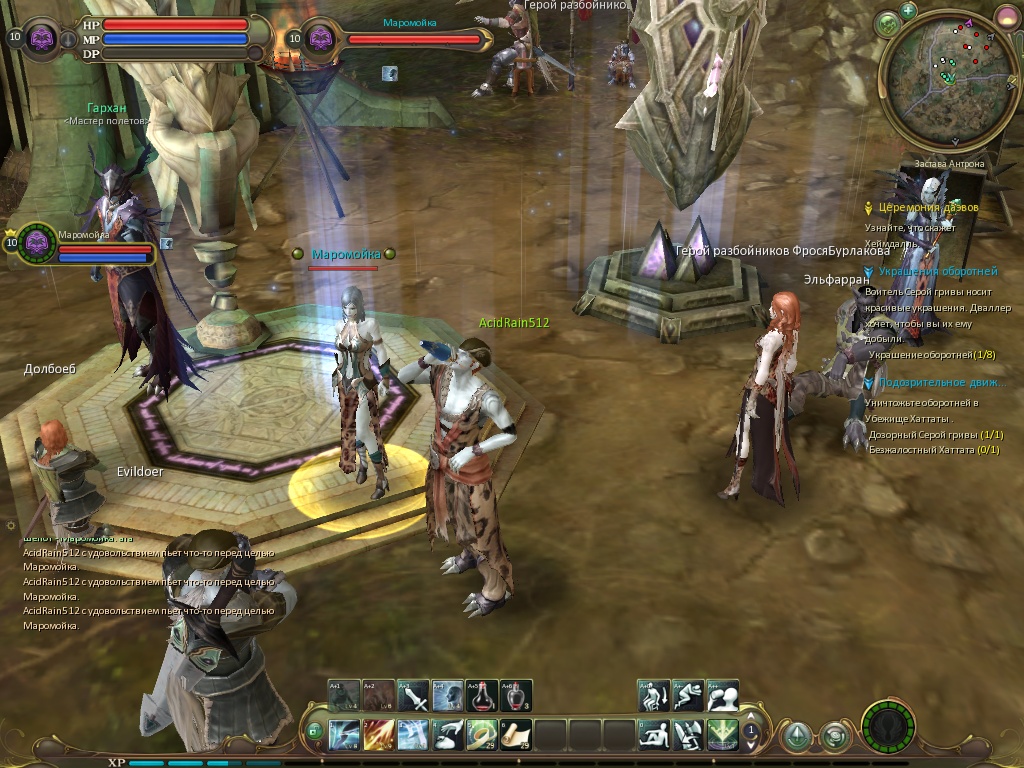Activate the sword skill in upper hotbar row
This screenshot has height=768, width=1024.
(413, 696)
